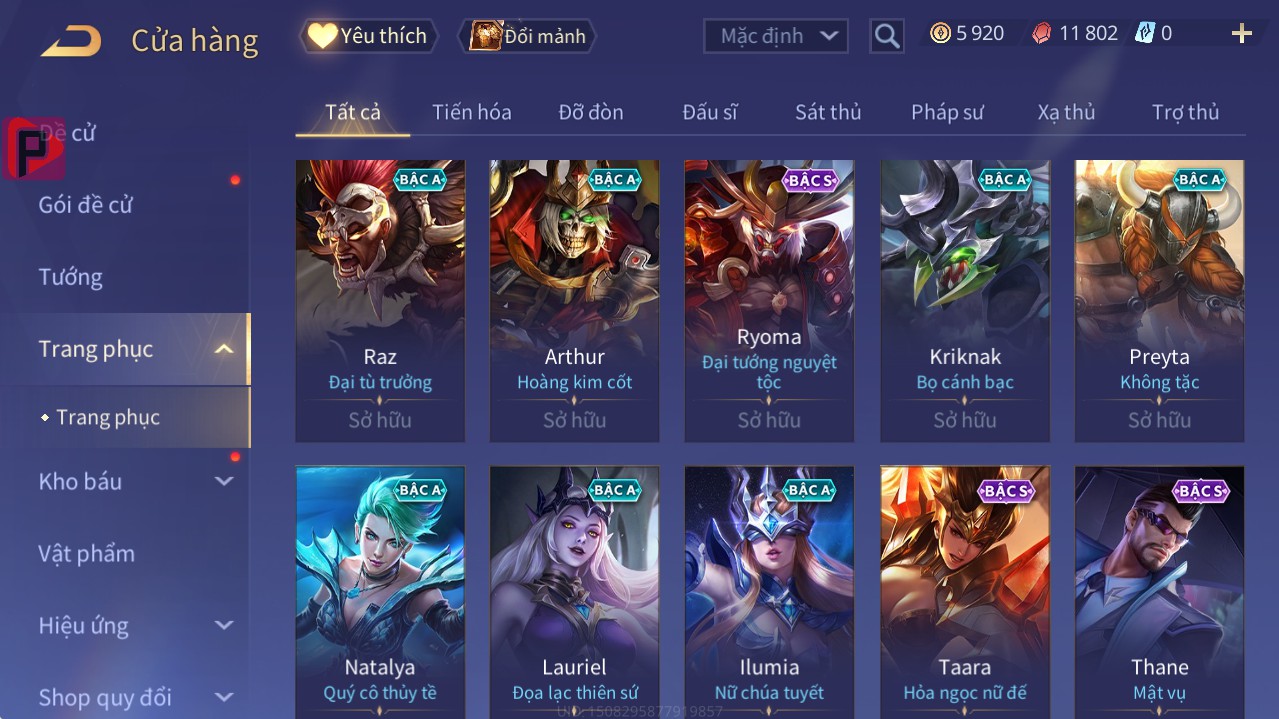1279x719 pixels.
Task: Select the Raz Đại tù trưởng skin card
Action: [x=380, y=300]
